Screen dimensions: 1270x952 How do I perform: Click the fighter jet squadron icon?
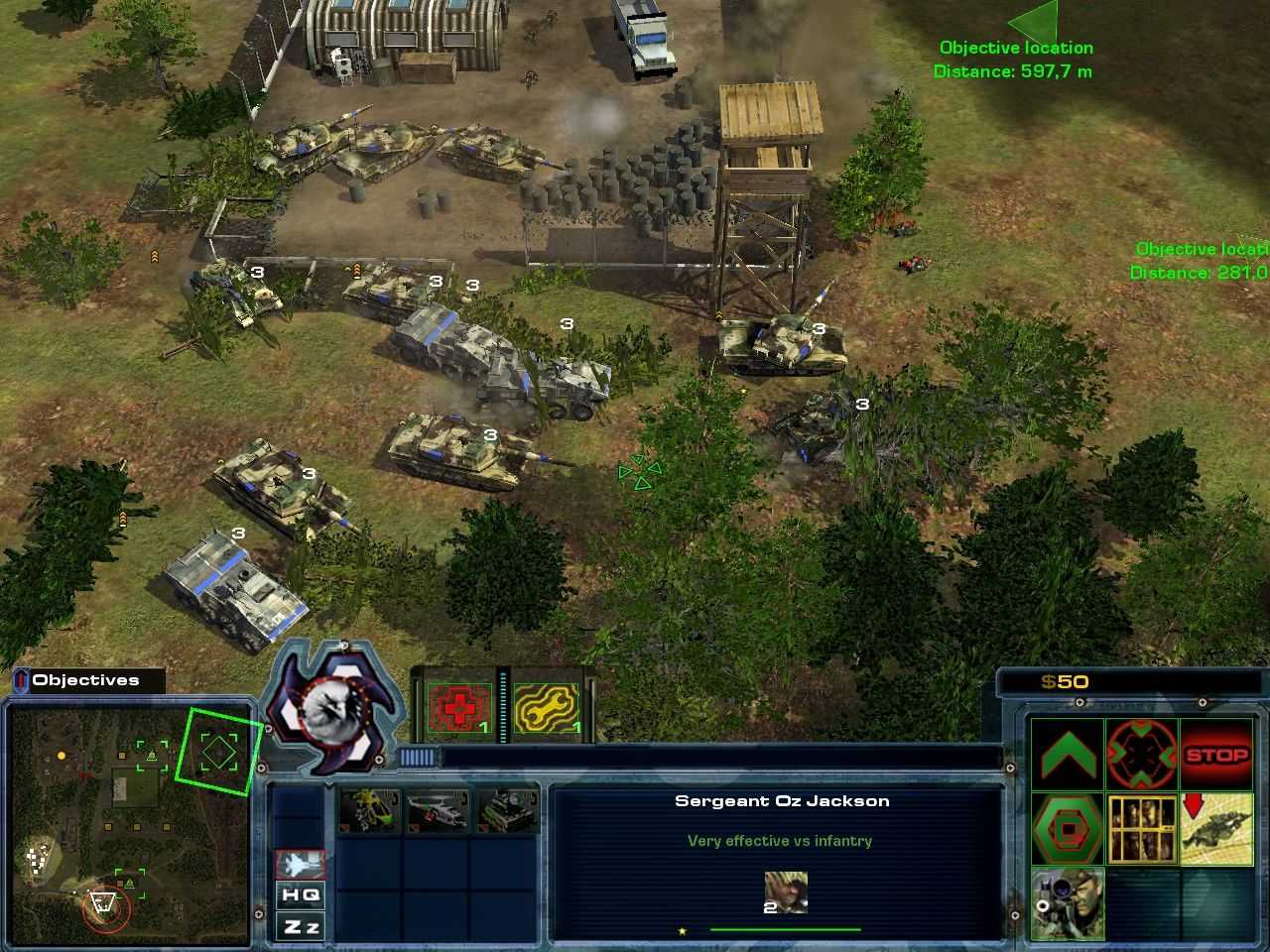(301, 865)
